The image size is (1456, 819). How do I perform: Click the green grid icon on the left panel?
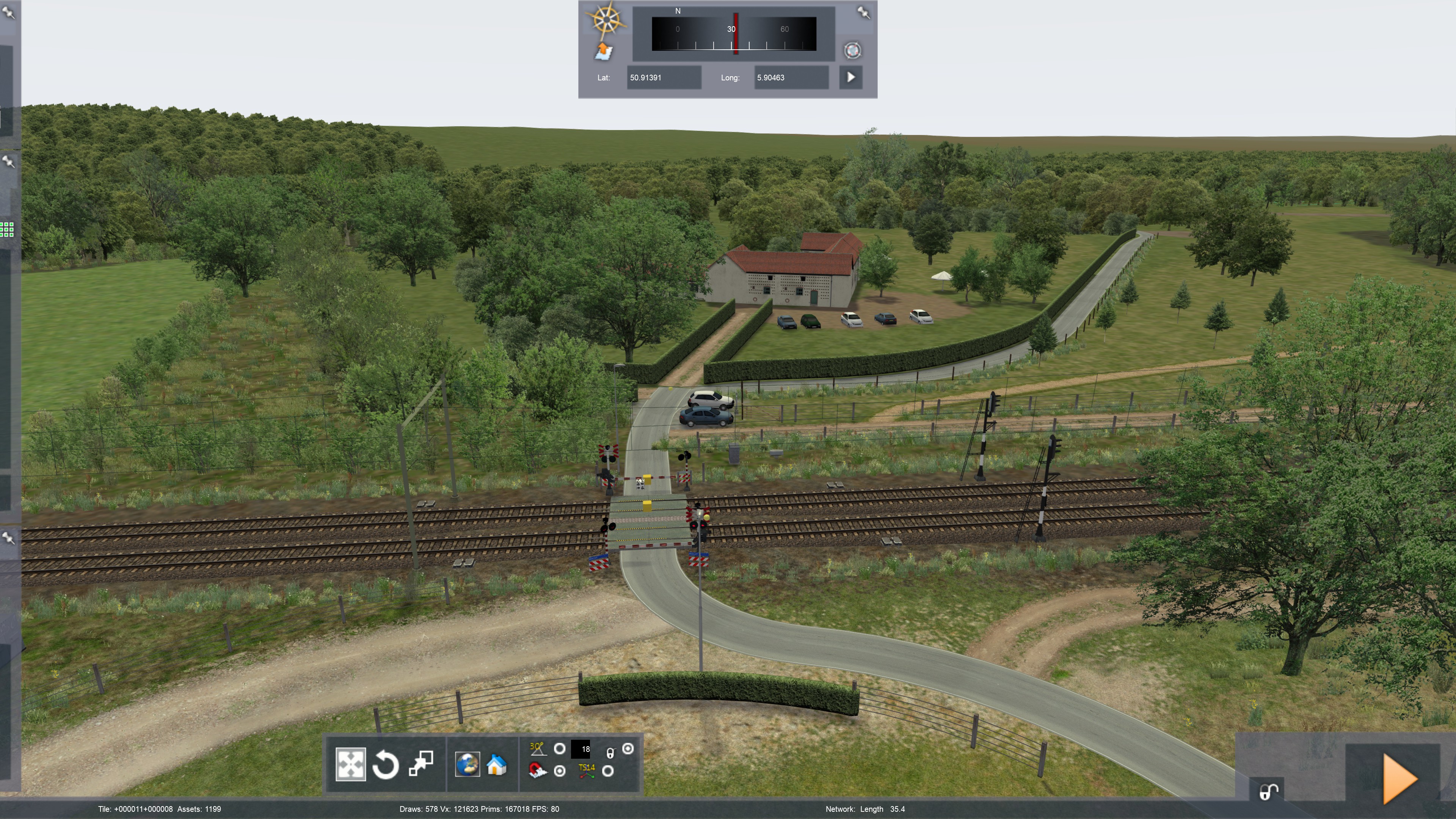click(7, 229)
